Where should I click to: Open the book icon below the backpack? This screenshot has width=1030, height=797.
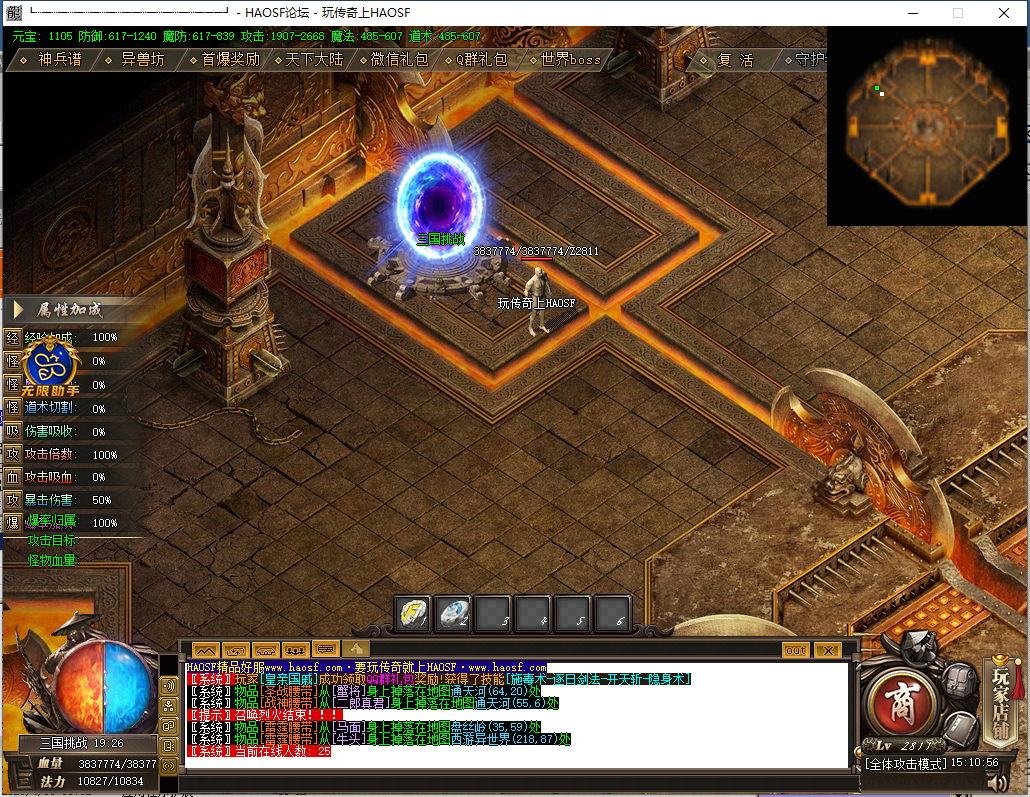(x=961, y=727)
